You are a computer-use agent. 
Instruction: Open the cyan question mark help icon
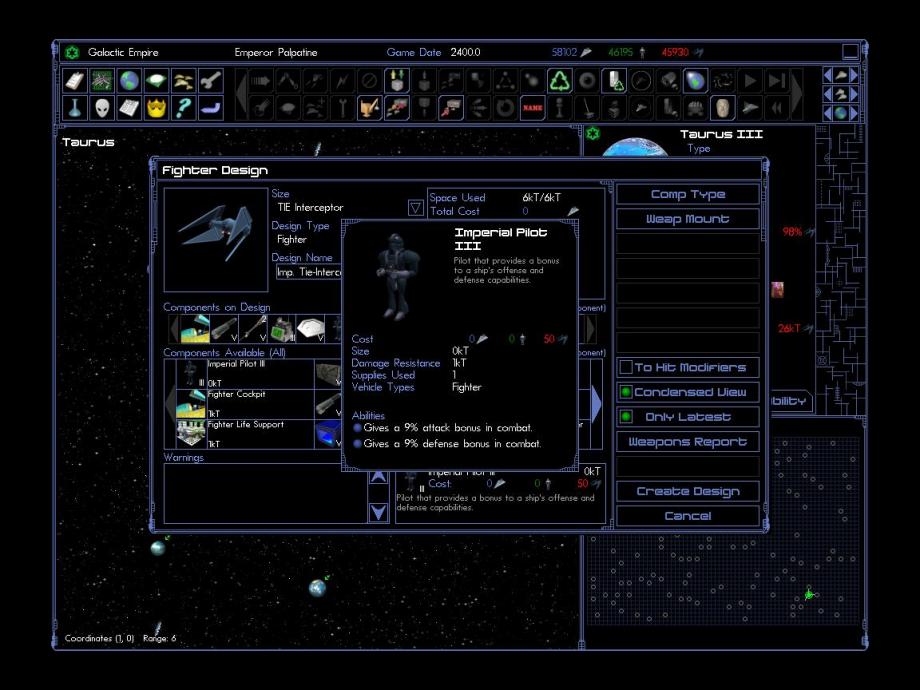click(x=183, y=107)
